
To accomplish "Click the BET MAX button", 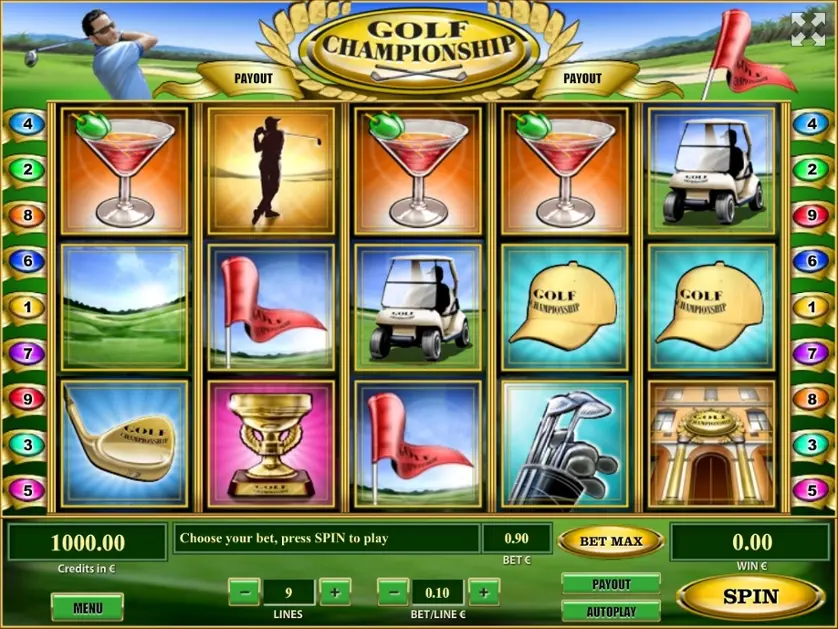I will coord(610,541).
